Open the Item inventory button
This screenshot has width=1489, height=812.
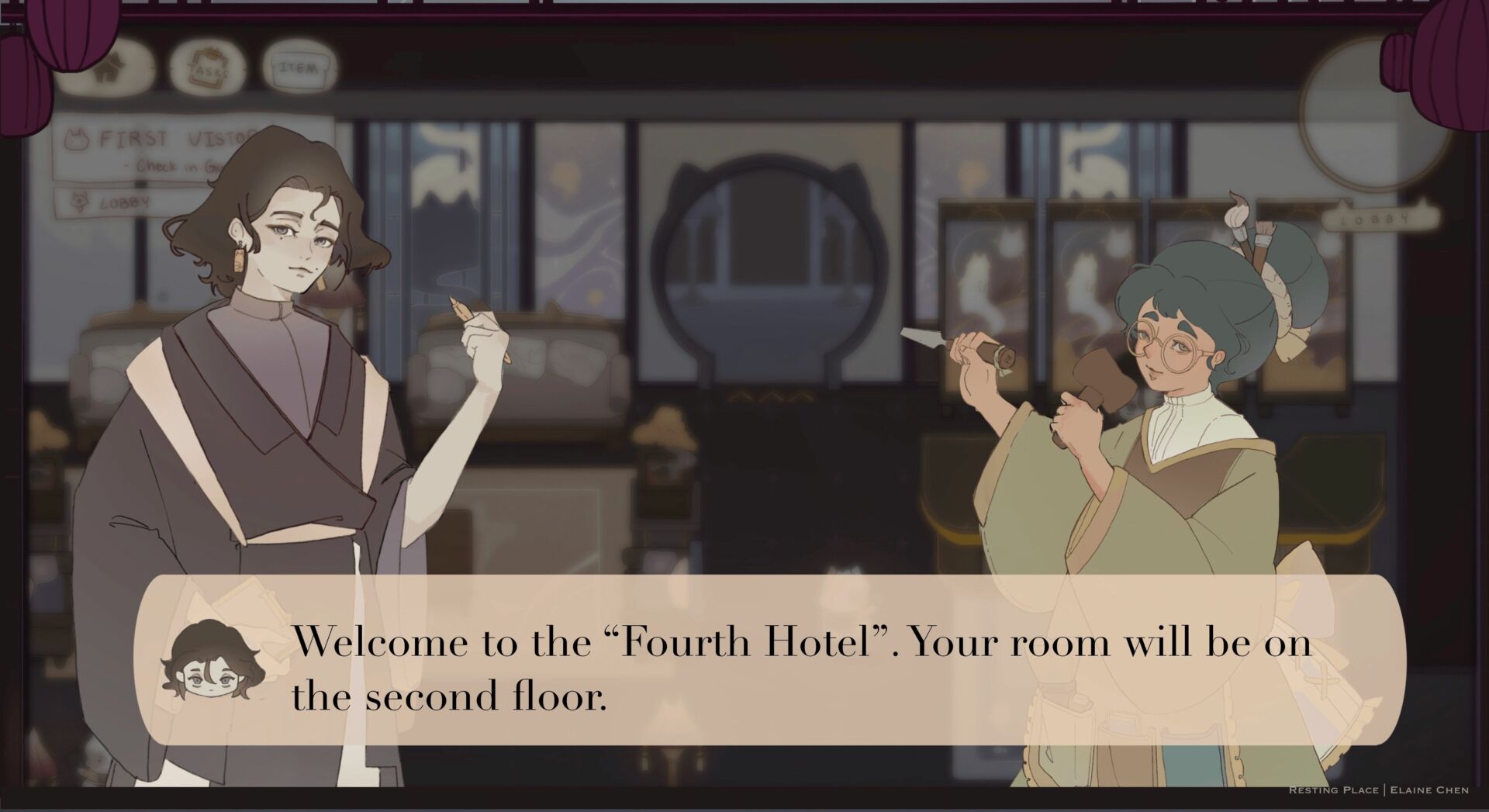(299, 68)
